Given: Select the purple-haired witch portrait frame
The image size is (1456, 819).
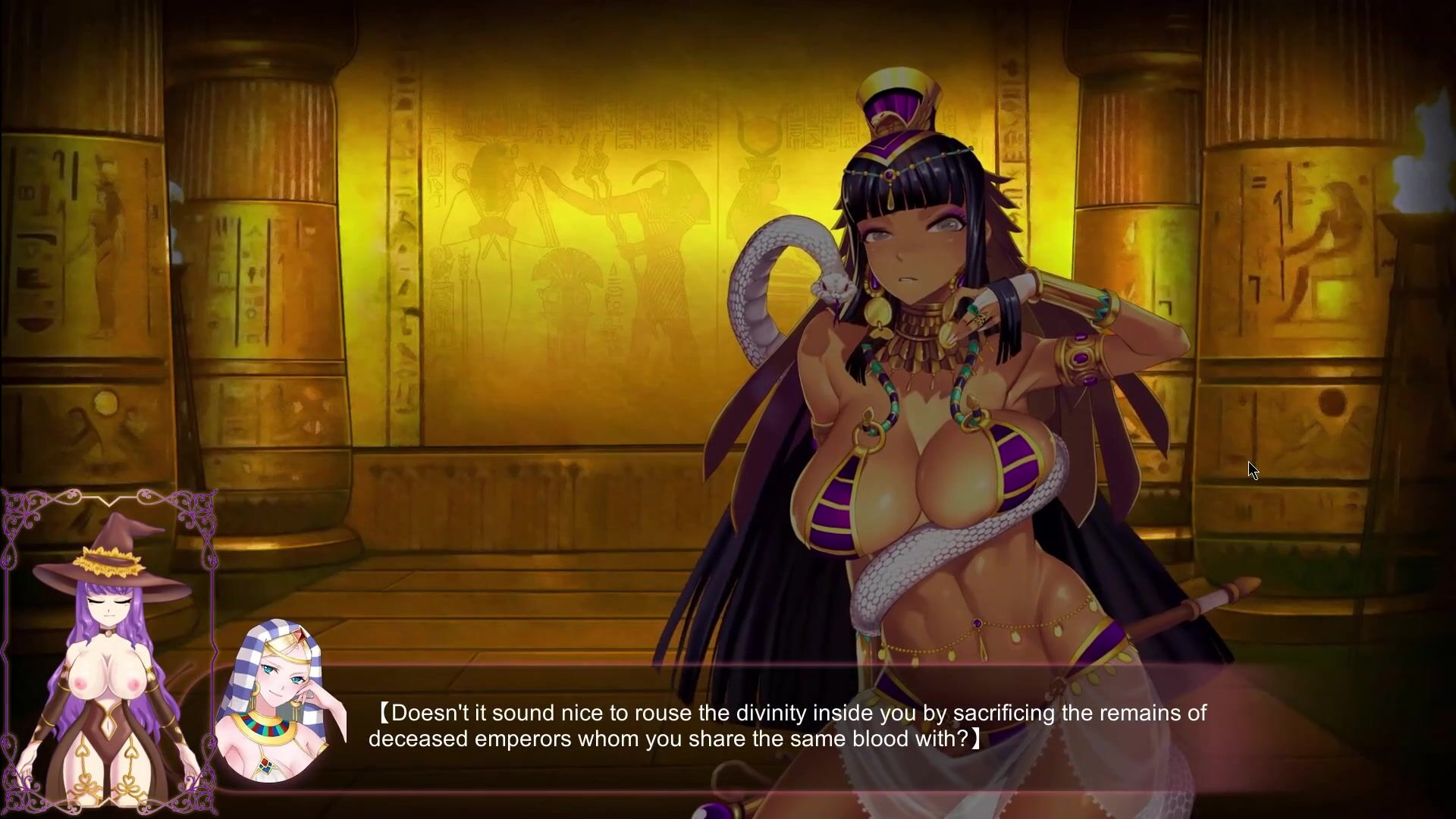Looking at the screenshot, I should click(x=108, y=652).
